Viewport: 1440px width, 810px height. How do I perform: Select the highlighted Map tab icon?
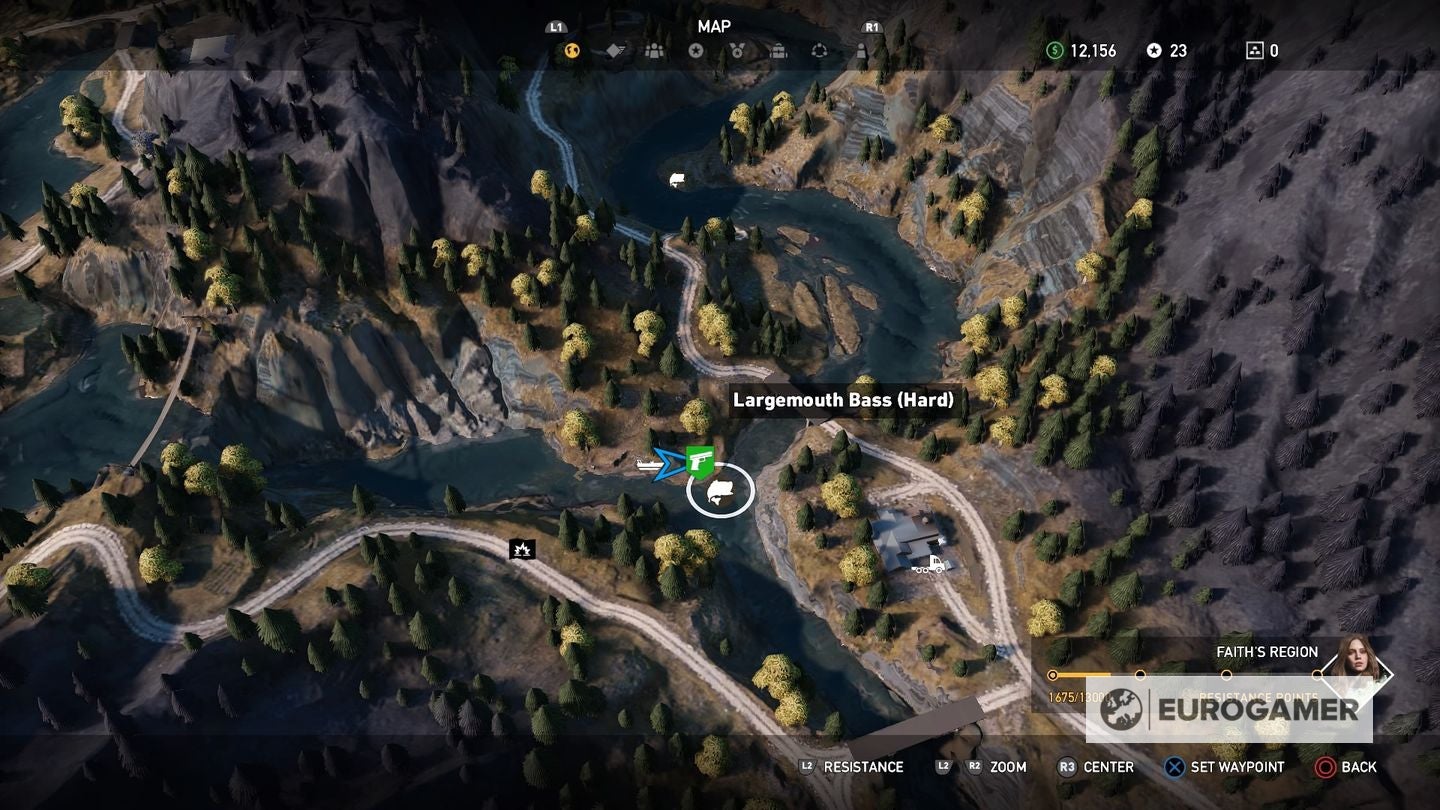pyautogui.click(x=570, y=51)
